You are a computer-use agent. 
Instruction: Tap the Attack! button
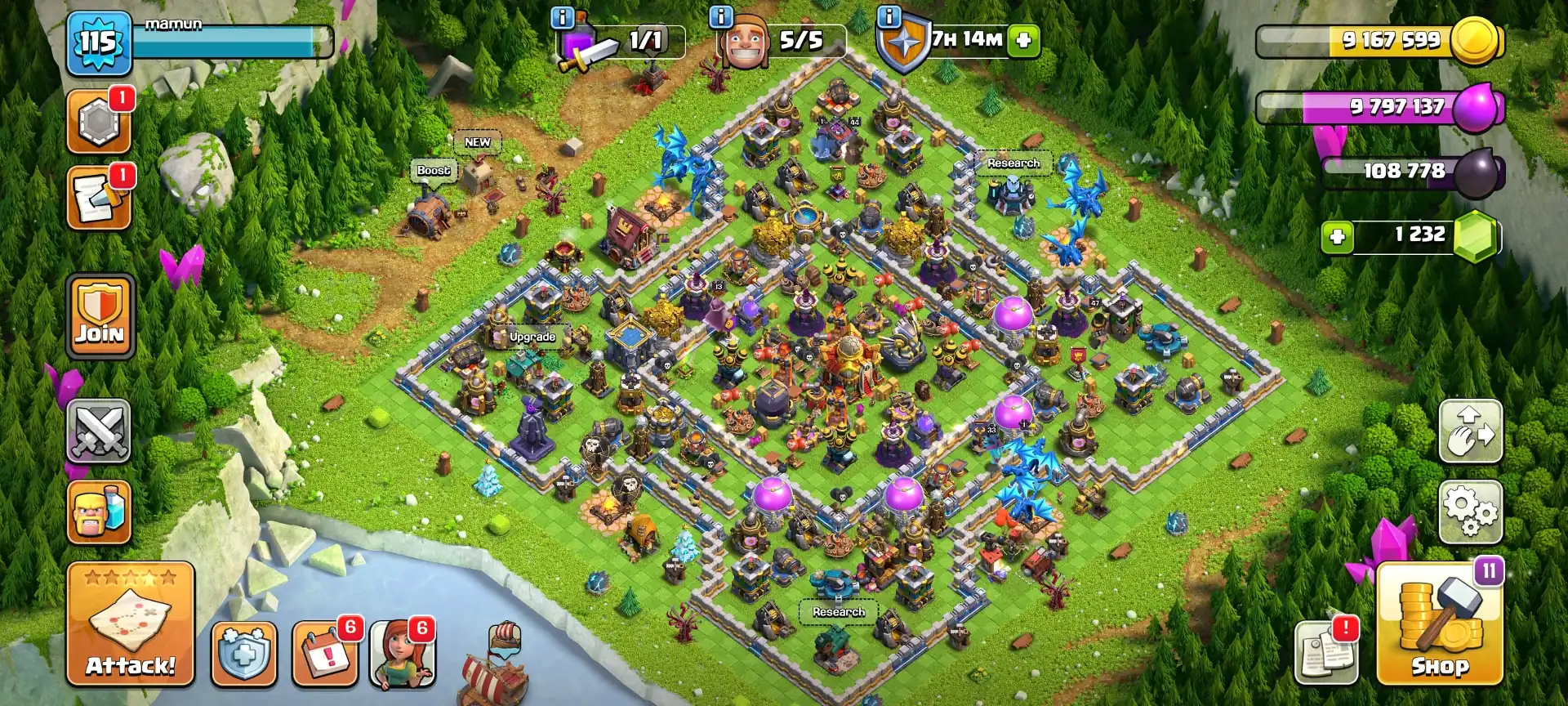[x=131, y=621]
